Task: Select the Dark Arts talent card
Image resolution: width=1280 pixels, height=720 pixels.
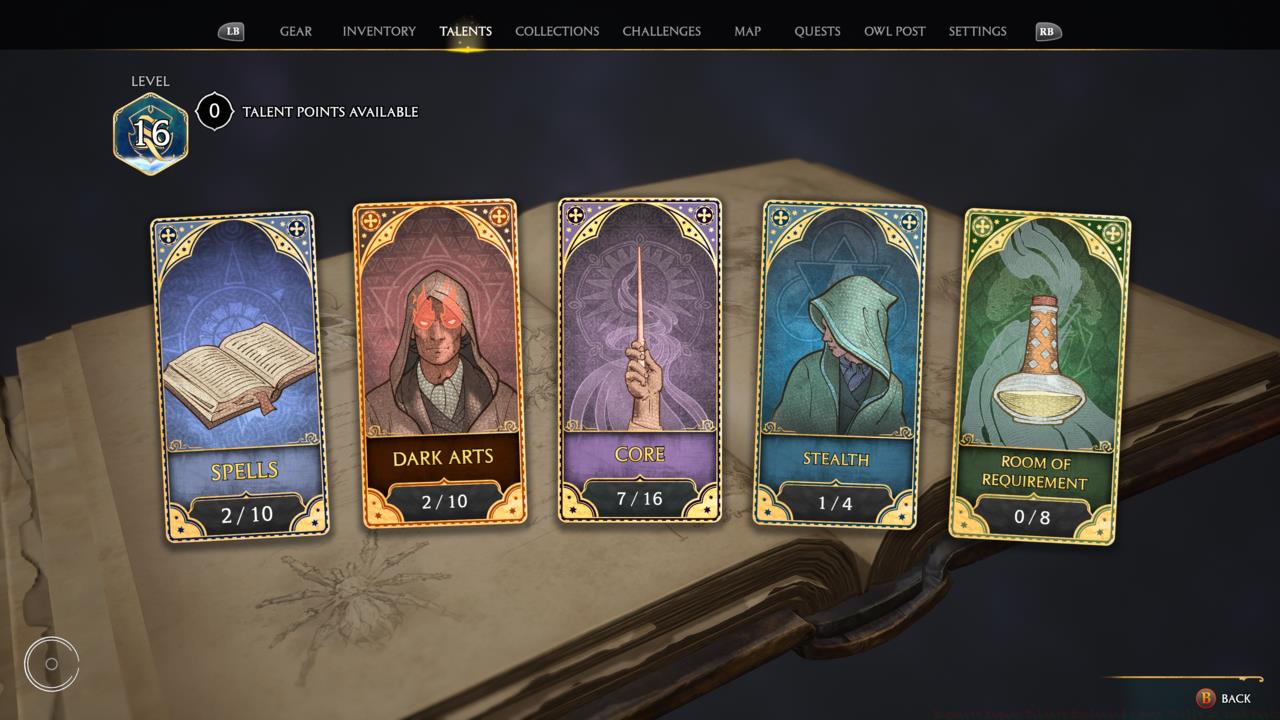Action: (x=440, y=362)
